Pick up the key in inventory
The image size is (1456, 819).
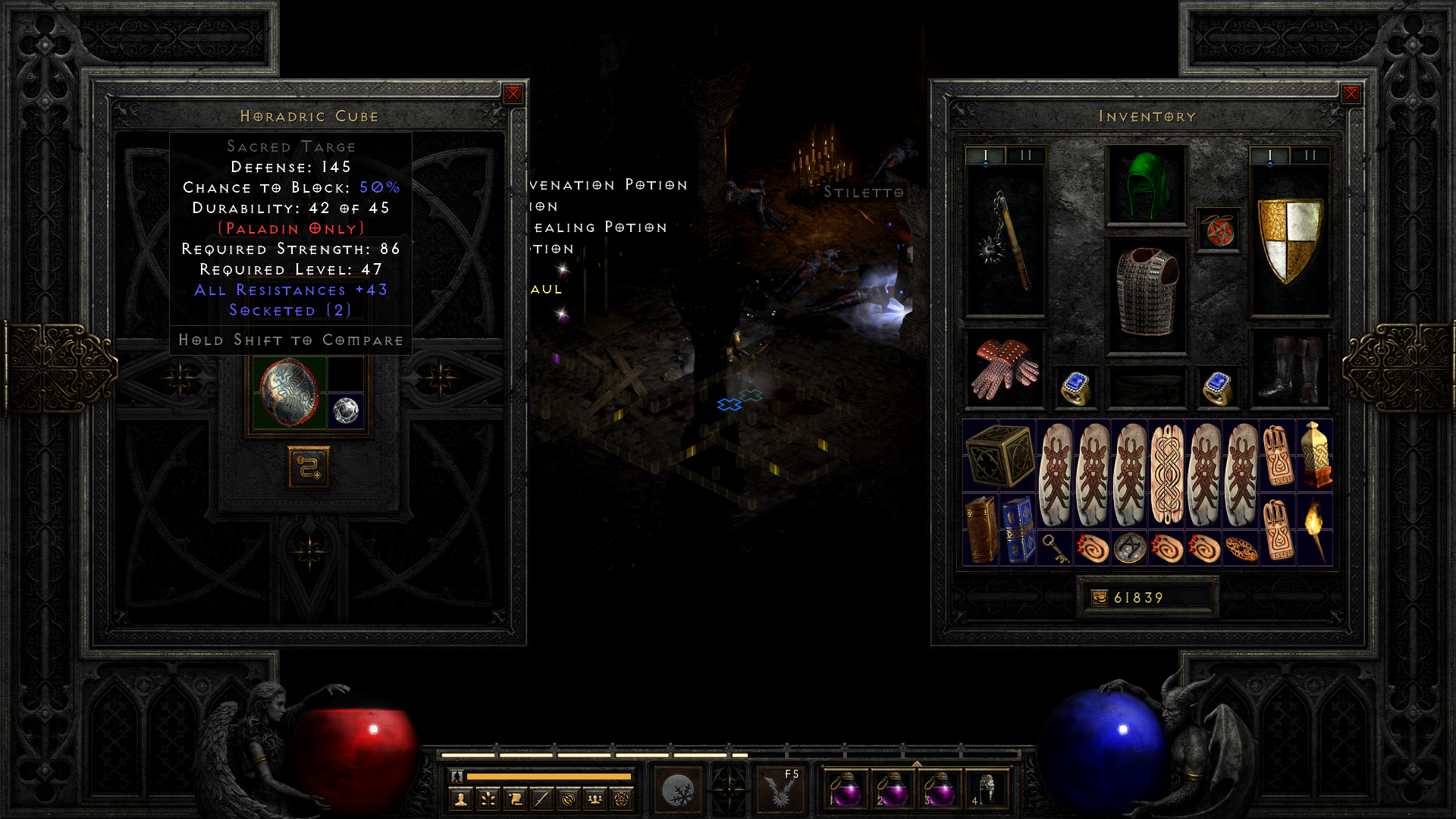pyautogui.click(x=1055, y=548)
